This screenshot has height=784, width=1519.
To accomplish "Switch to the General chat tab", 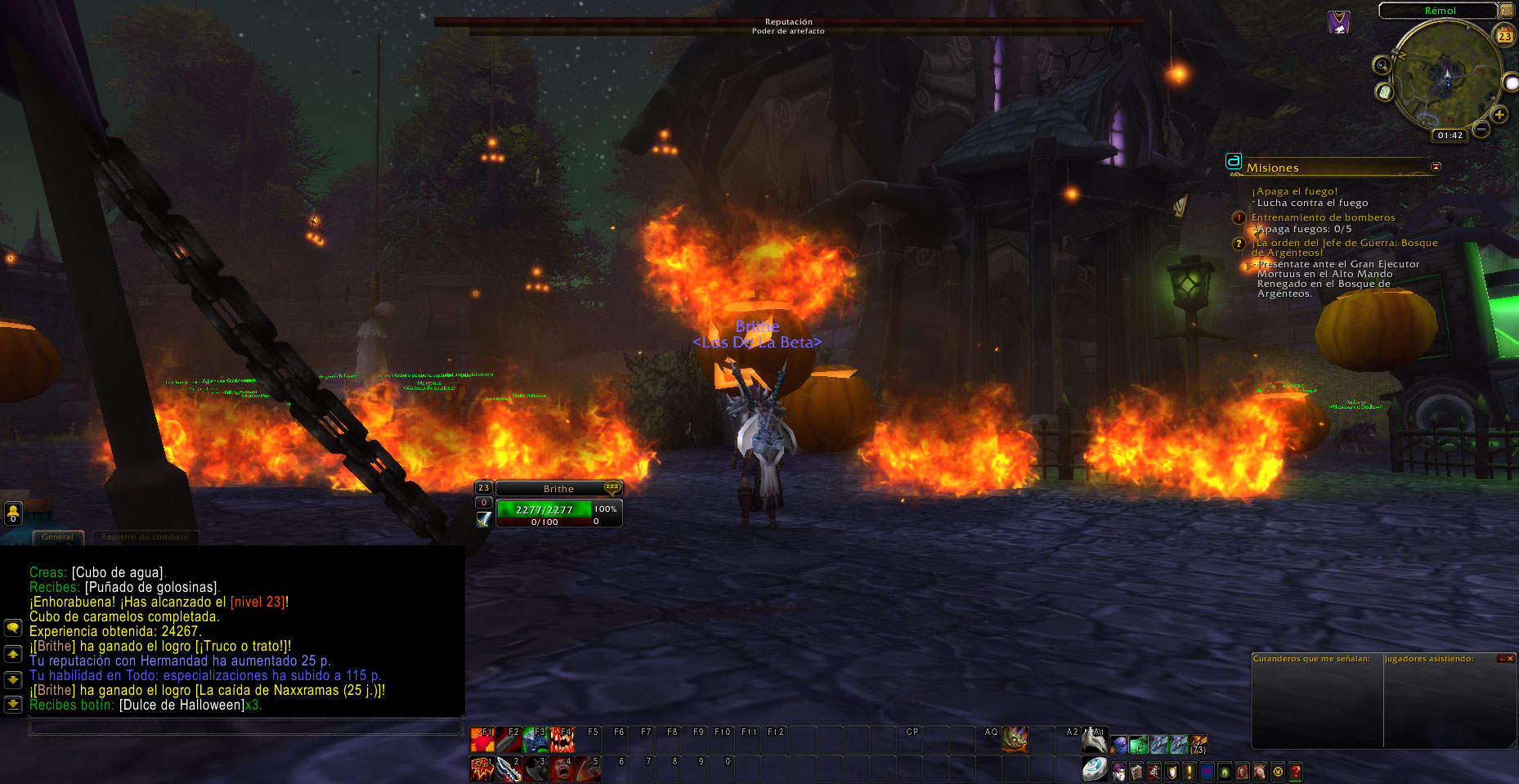I will (x=57, y=537).
